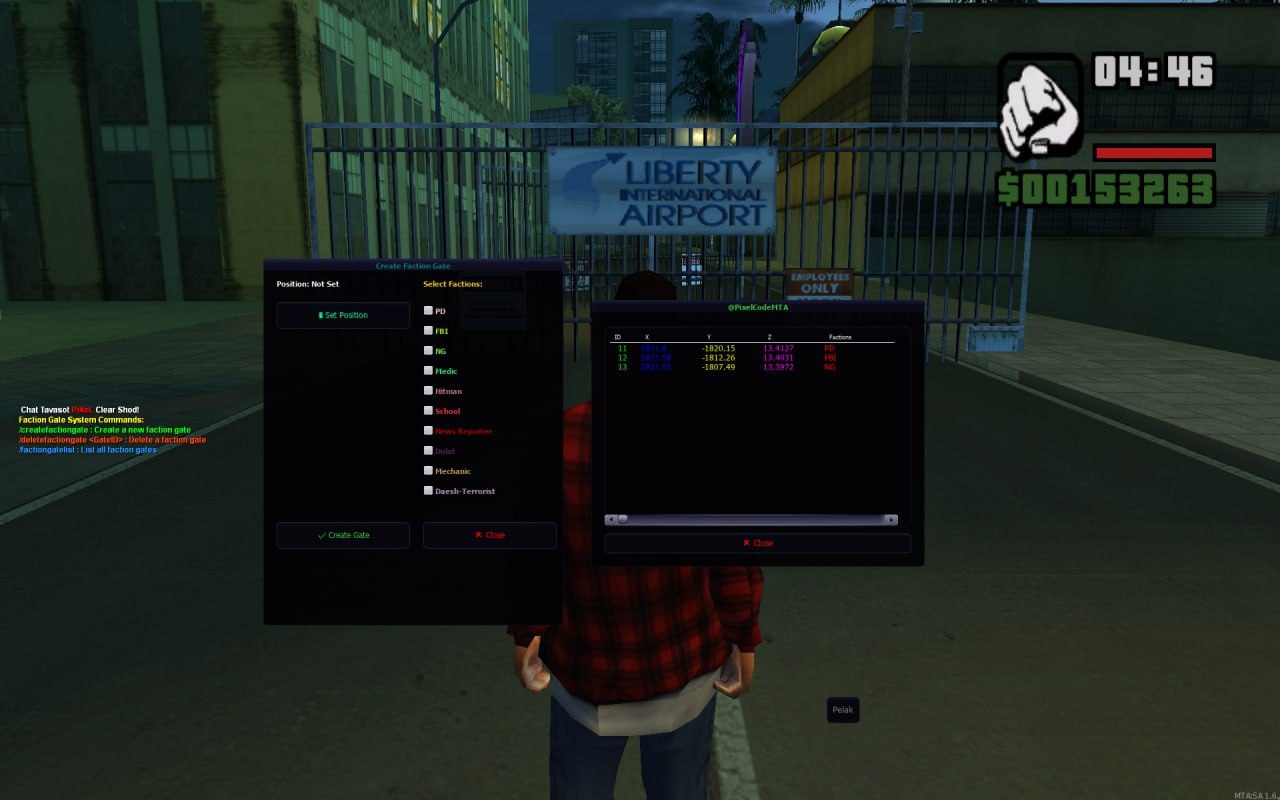
Task: Click the gate list's left scroll arrow
Action: [611, 520]
